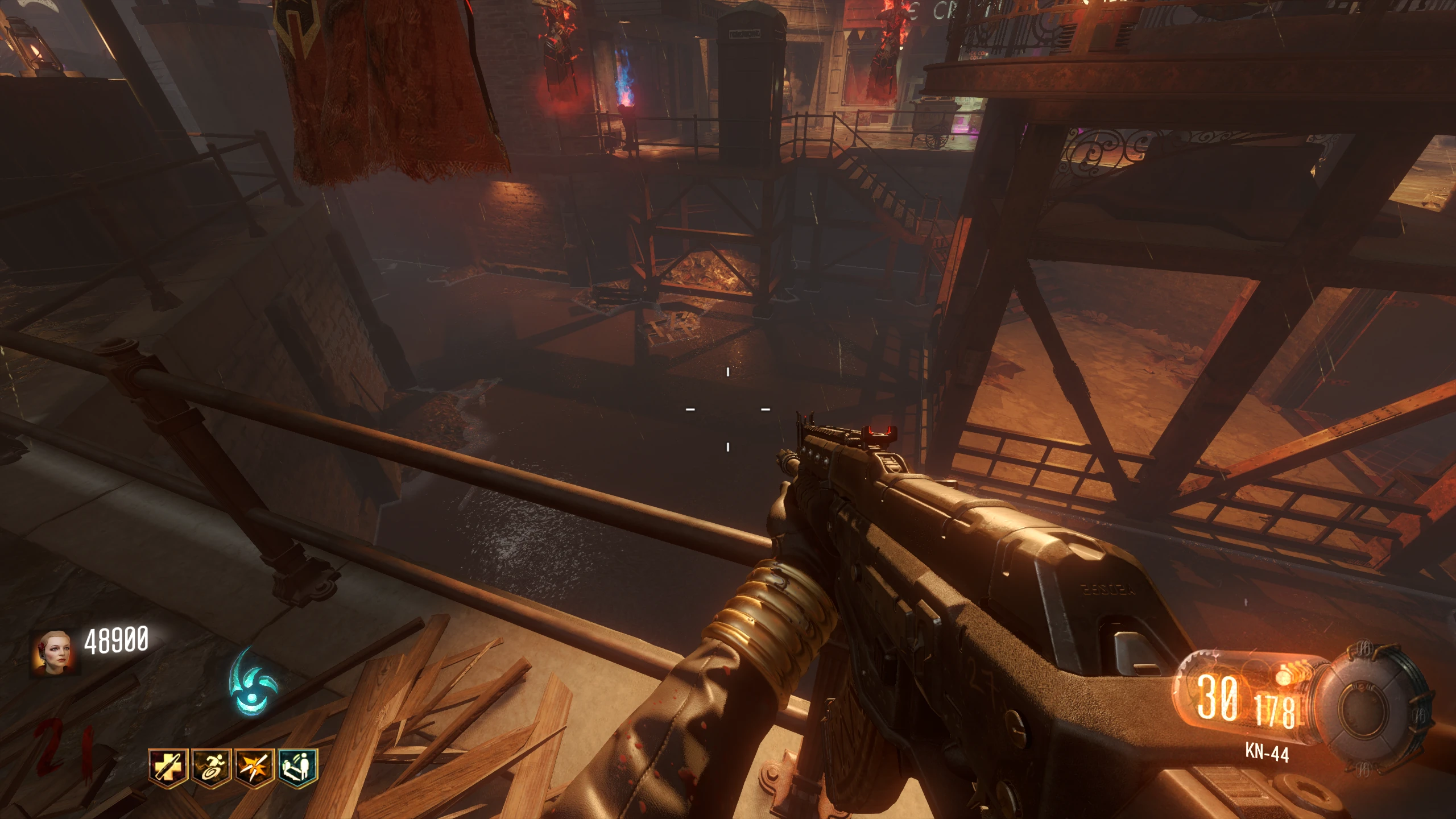Click the Juggernog perk icon
Screen dimensions: 1456x819
(x=168, y=768)
